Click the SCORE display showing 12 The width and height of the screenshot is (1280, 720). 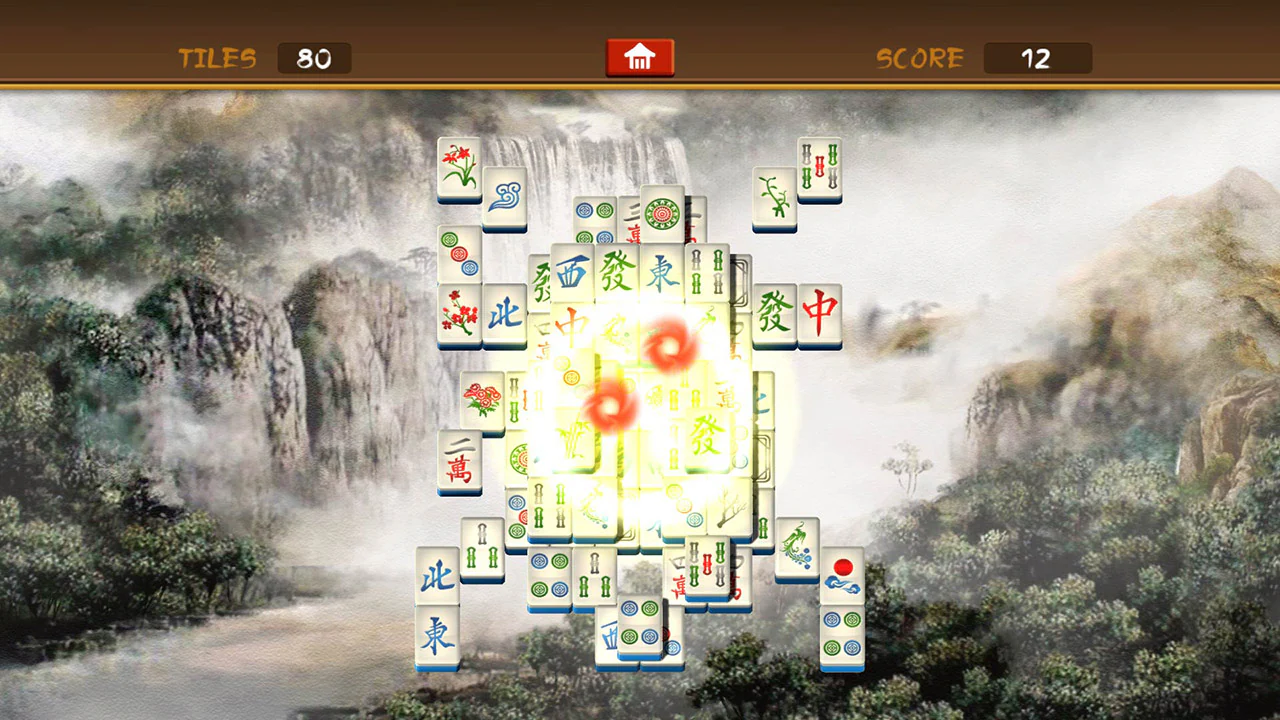pos(1036,58)
